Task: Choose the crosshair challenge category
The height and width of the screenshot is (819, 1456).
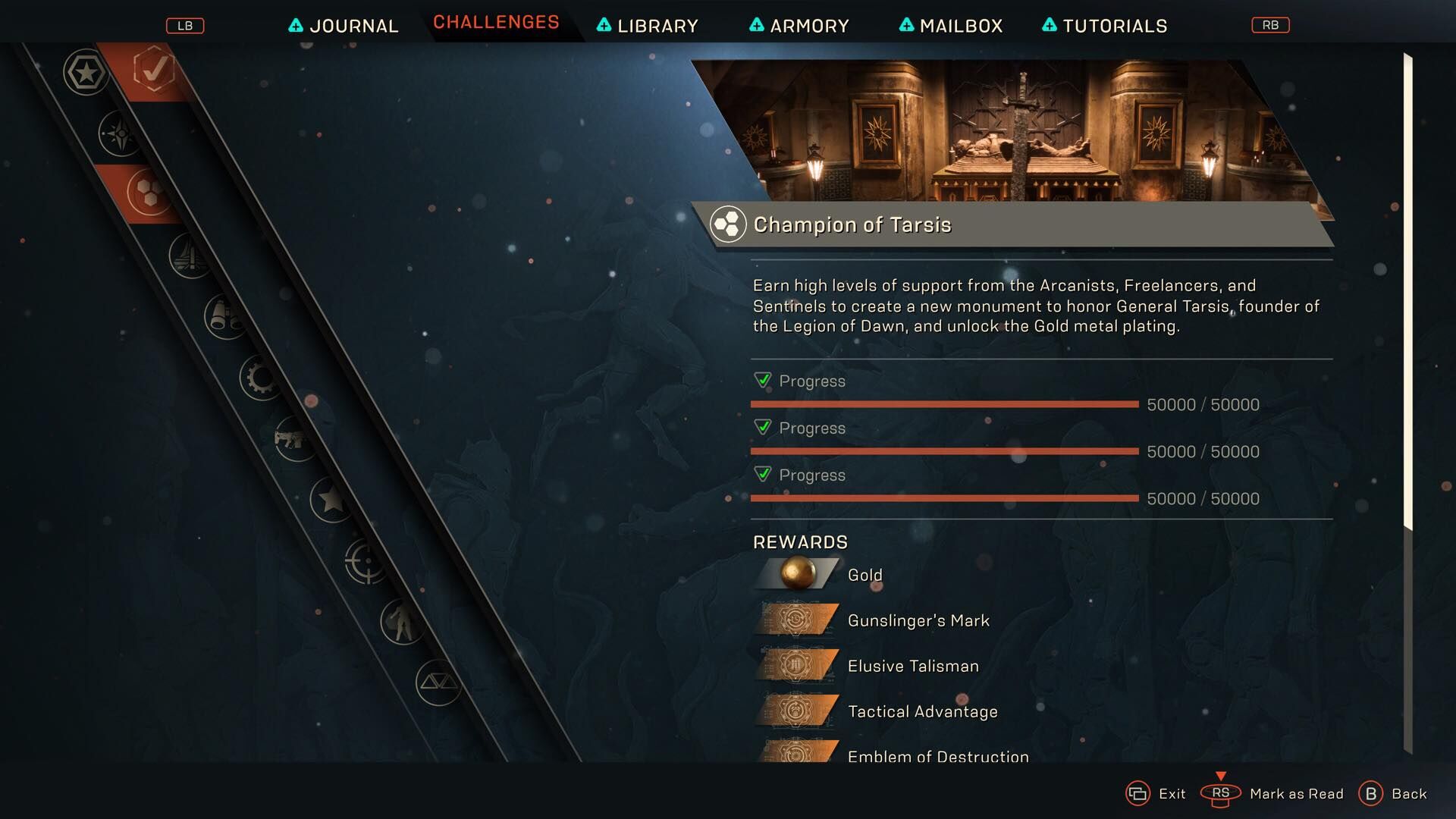Action: pos(366,561)
